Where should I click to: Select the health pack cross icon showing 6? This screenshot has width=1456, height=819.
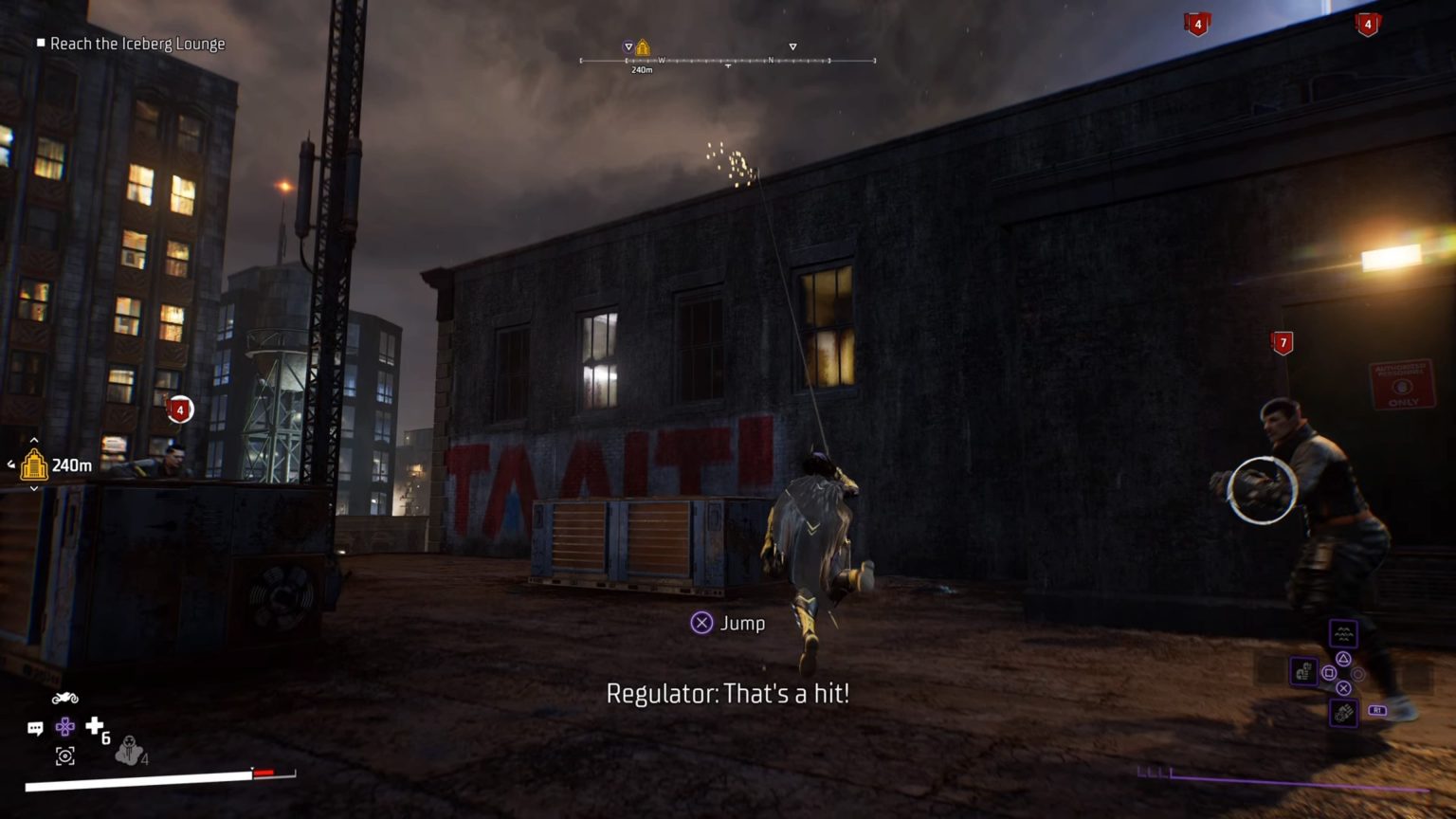click(94, 726)
